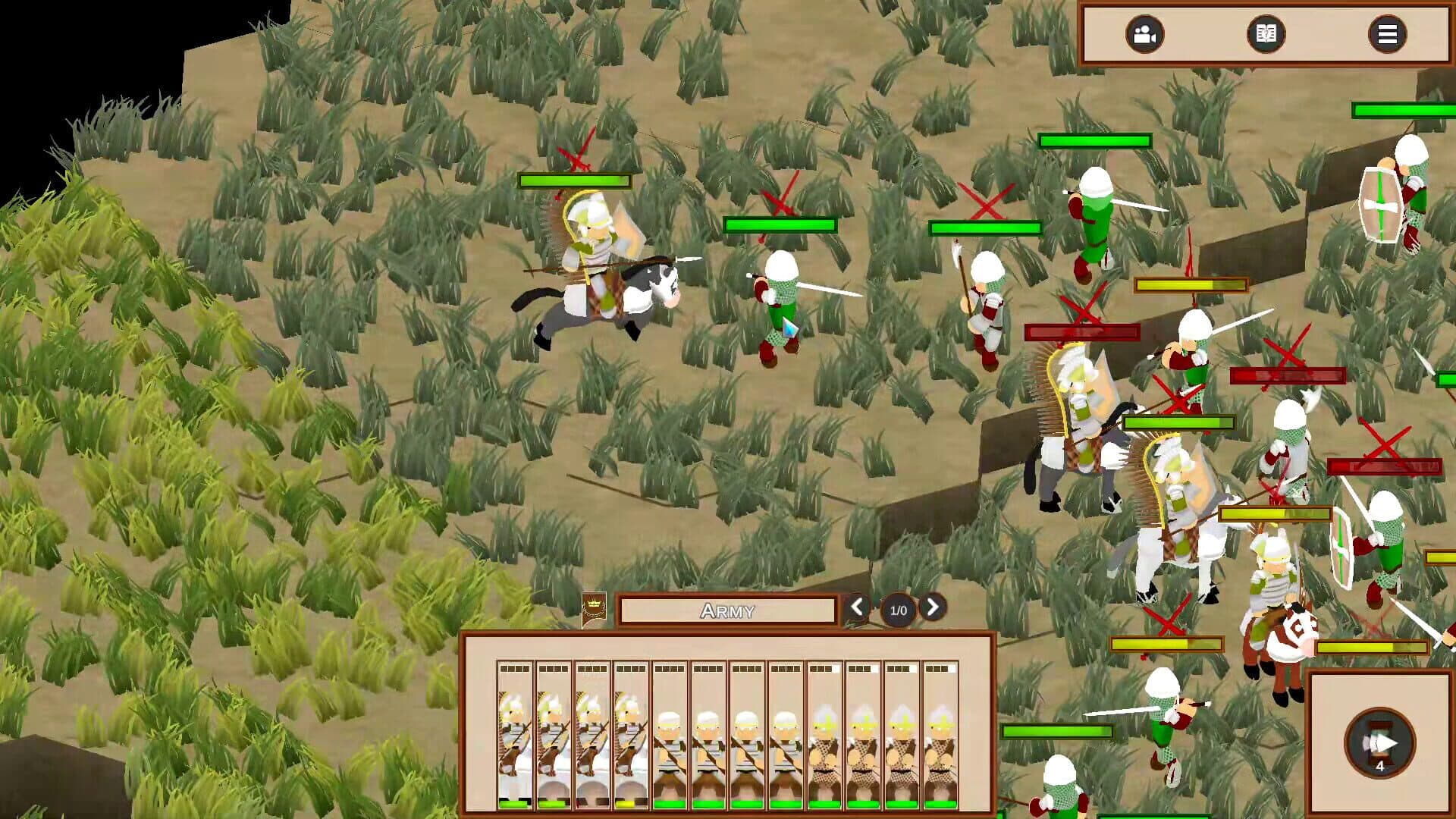The height and width of the screenshot is (819, 1456).
Task: Click the Army title bar
Action: point(727,610)
